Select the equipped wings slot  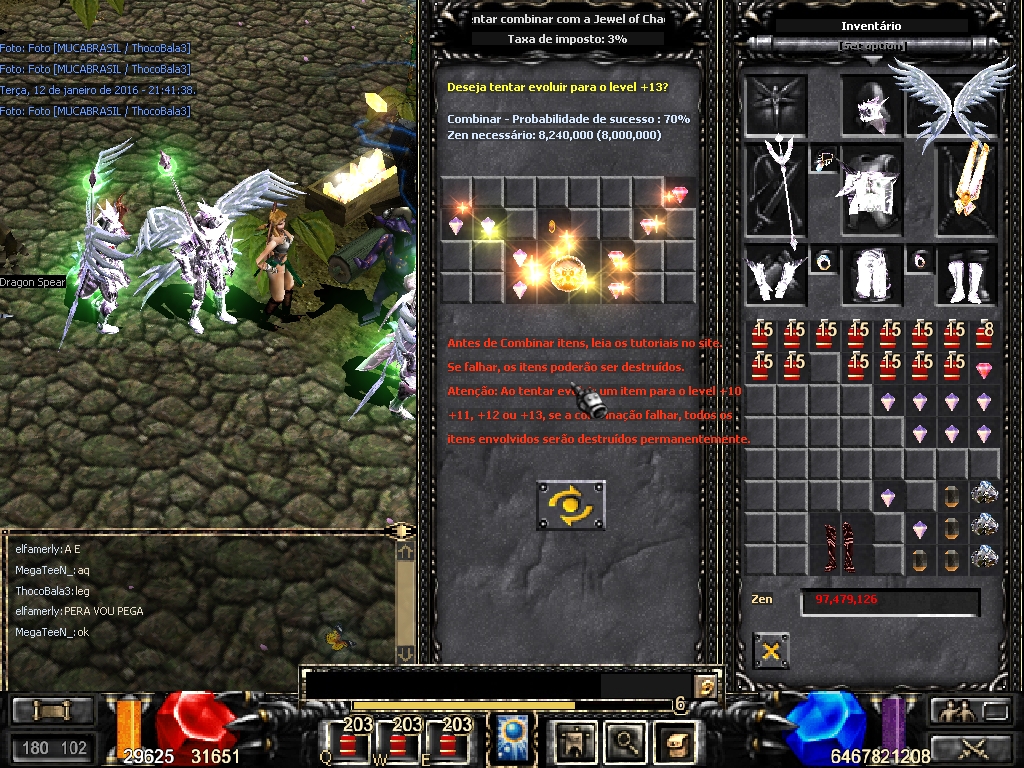click(x=953, y=105)
